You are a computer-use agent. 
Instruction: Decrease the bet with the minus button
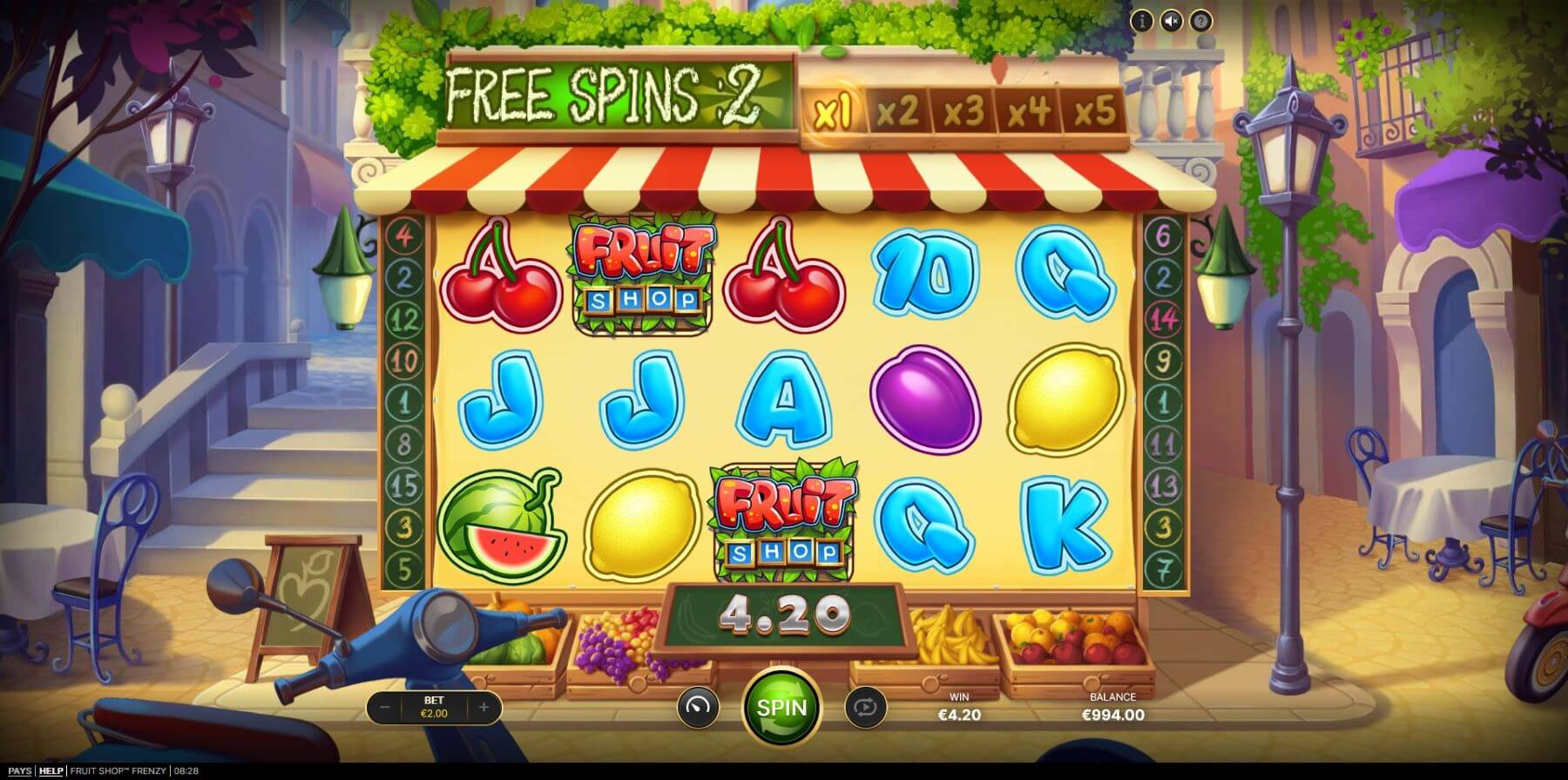(x=385, y=708)
